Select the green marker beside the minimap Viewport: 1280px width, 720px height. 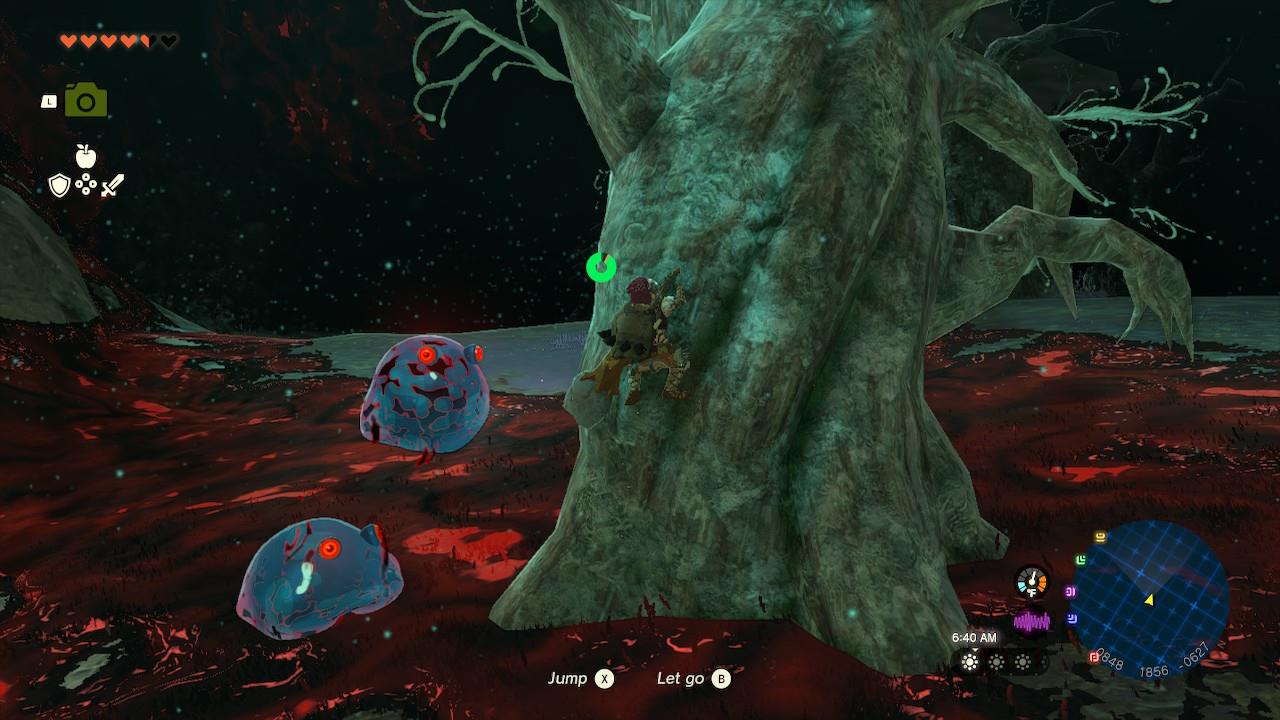click(1081, 560)
